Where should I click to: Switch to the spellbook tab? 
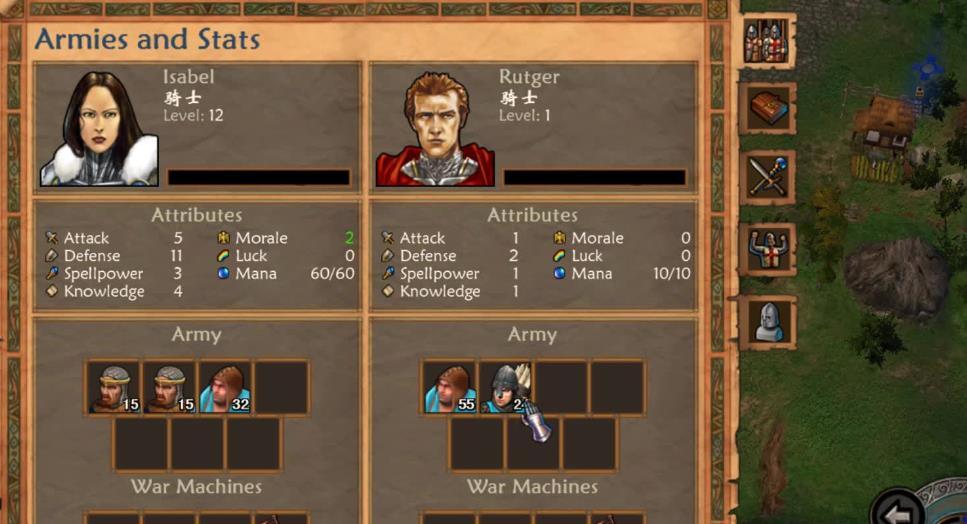point(768,109)
